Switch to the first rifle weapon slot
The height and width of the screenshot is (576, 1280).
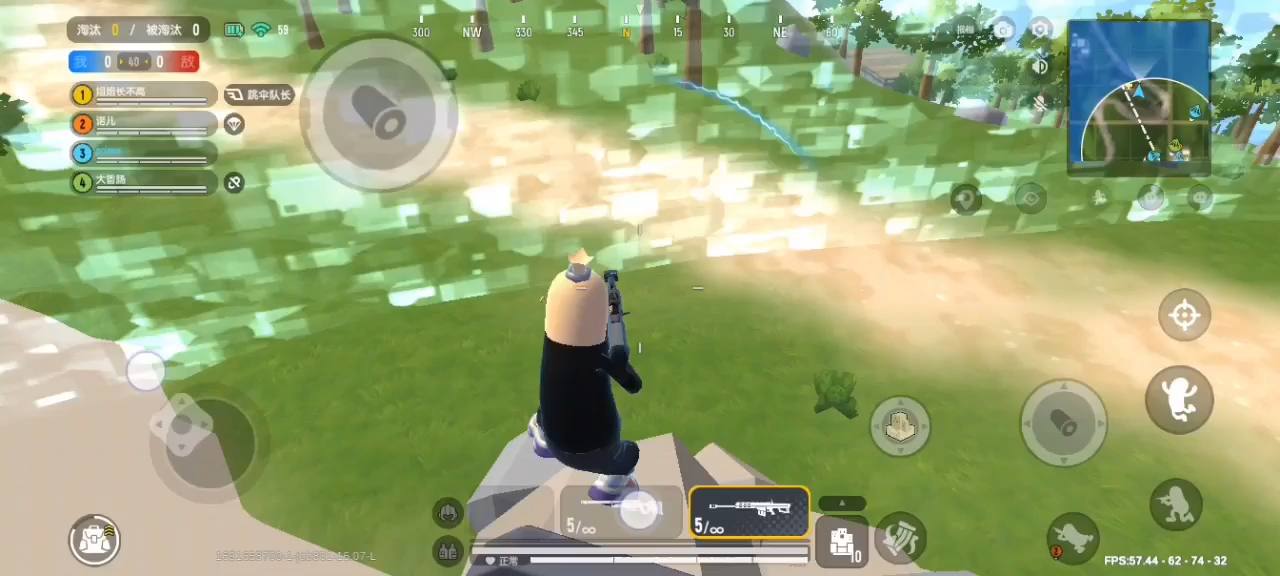[x=621, y=511]
